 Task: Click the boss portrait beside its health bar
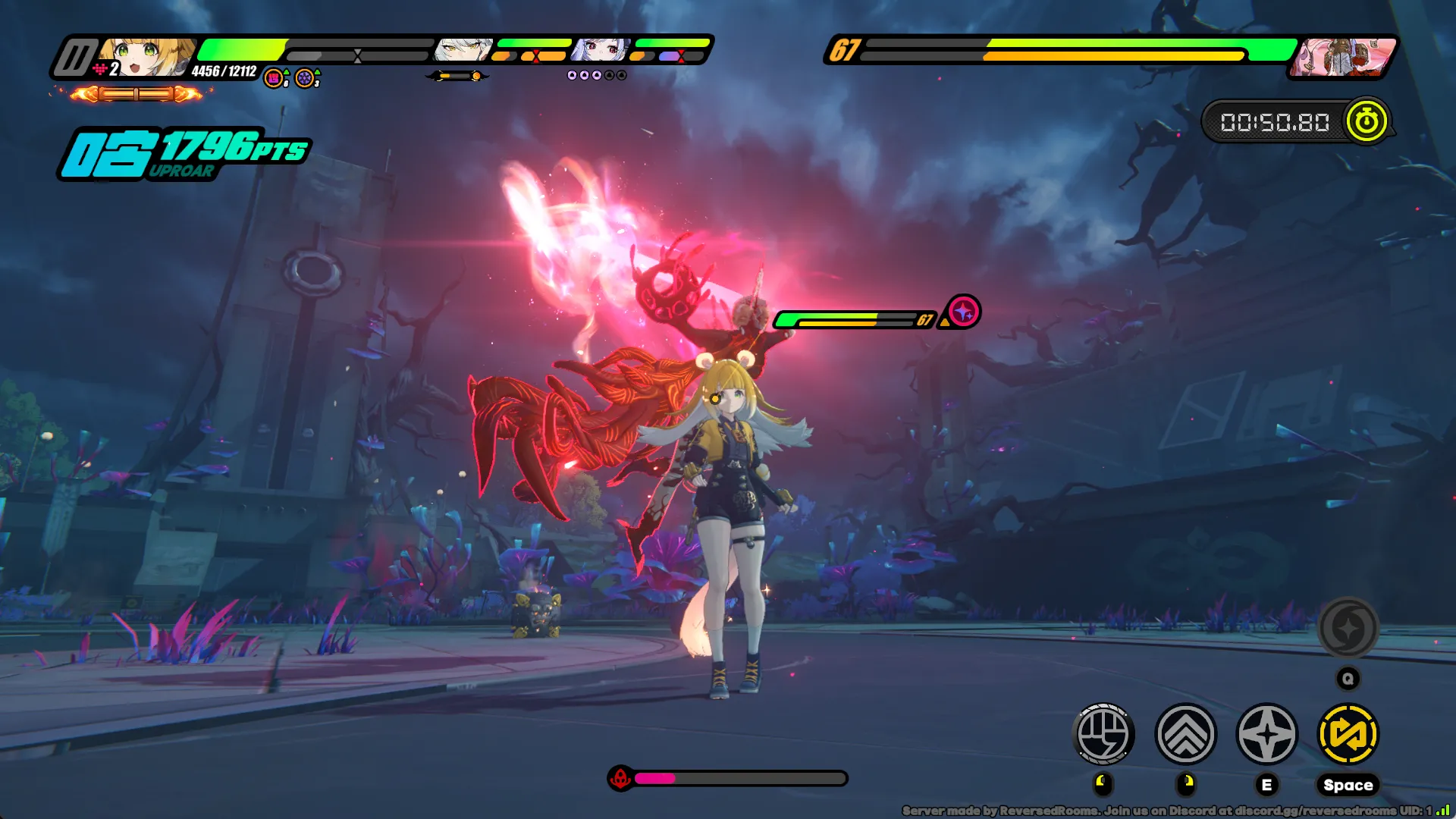(1342, 57)
